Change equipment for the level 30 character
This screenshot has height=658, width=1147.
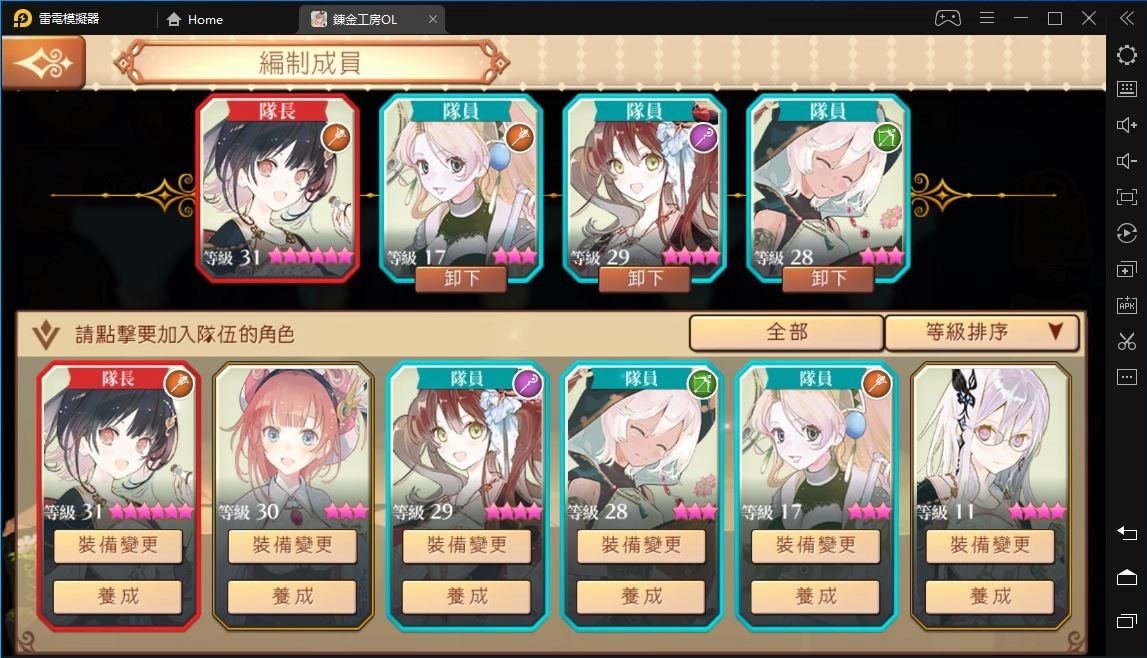pos(292,546)
